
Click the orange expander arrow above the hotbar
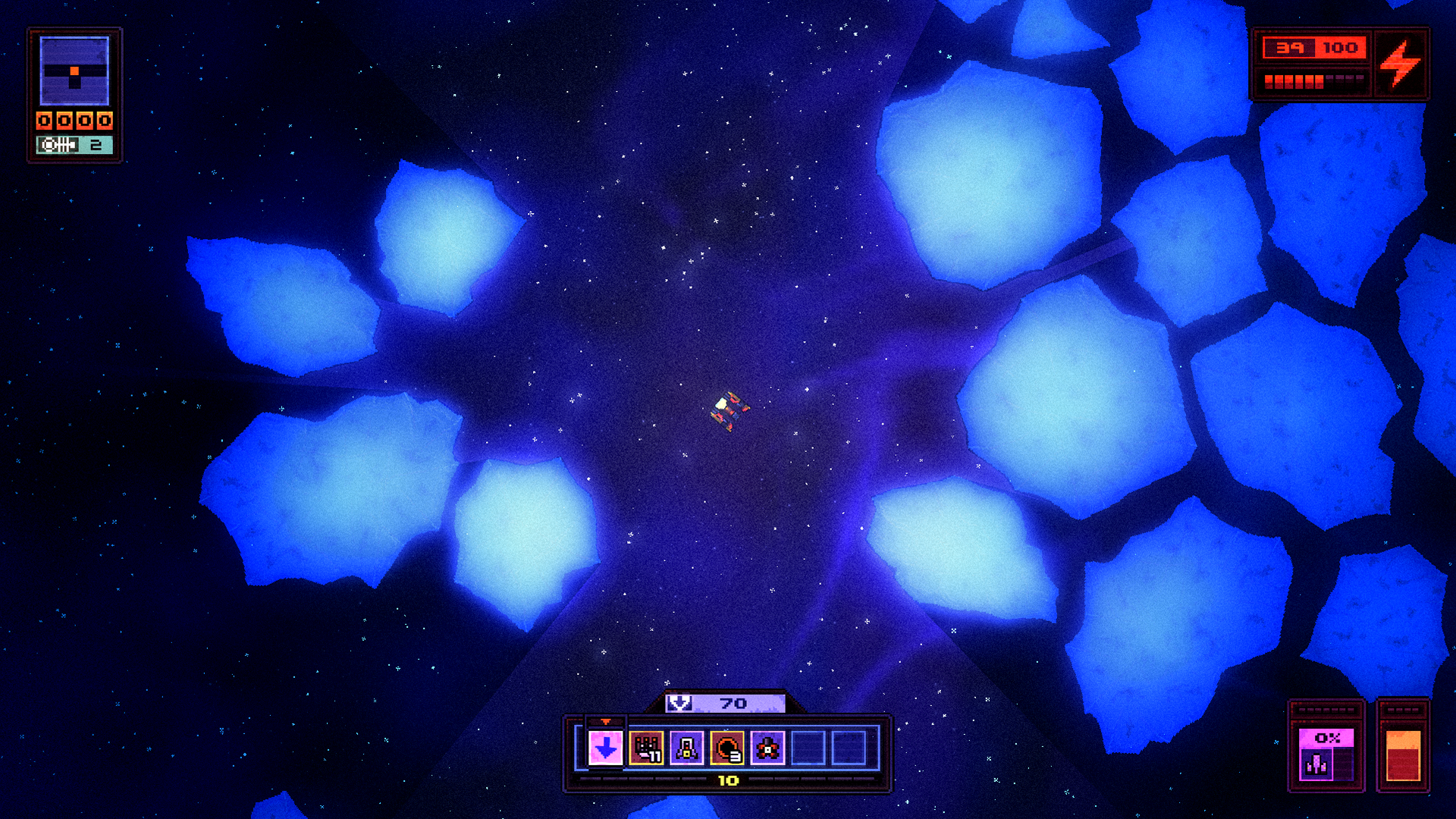(x=604, y=720)
